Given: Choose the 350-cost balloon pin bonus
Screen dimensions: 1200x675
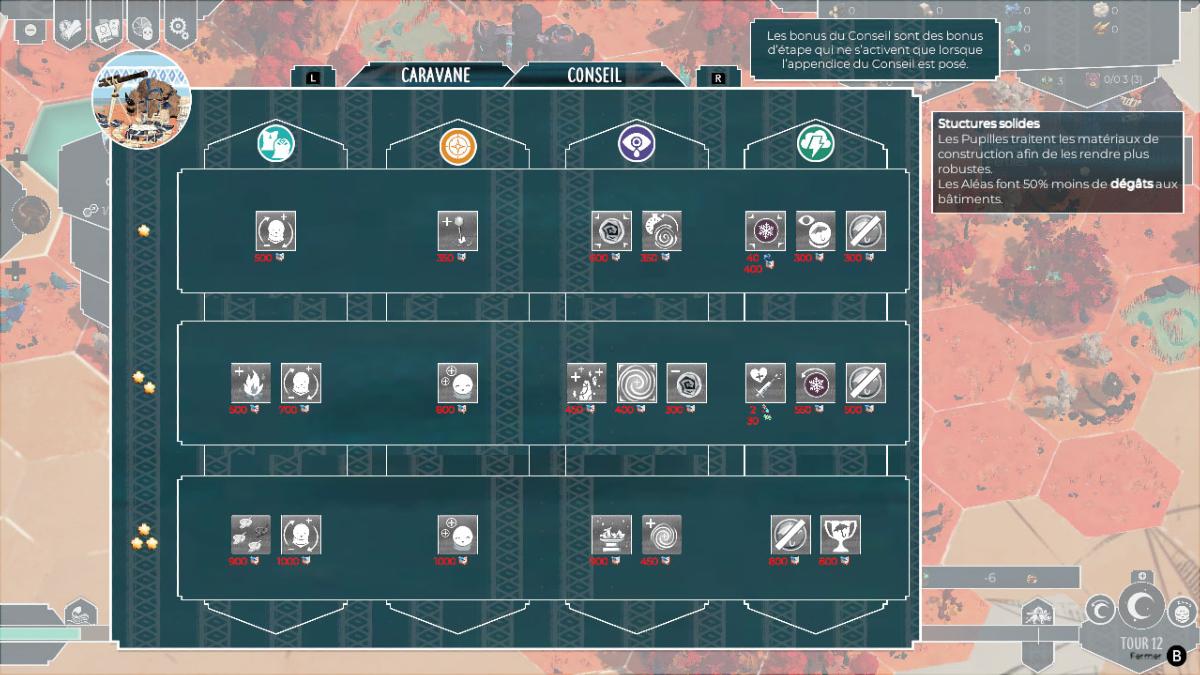Looking at the screenshot, I should click(x=457, y=231).
